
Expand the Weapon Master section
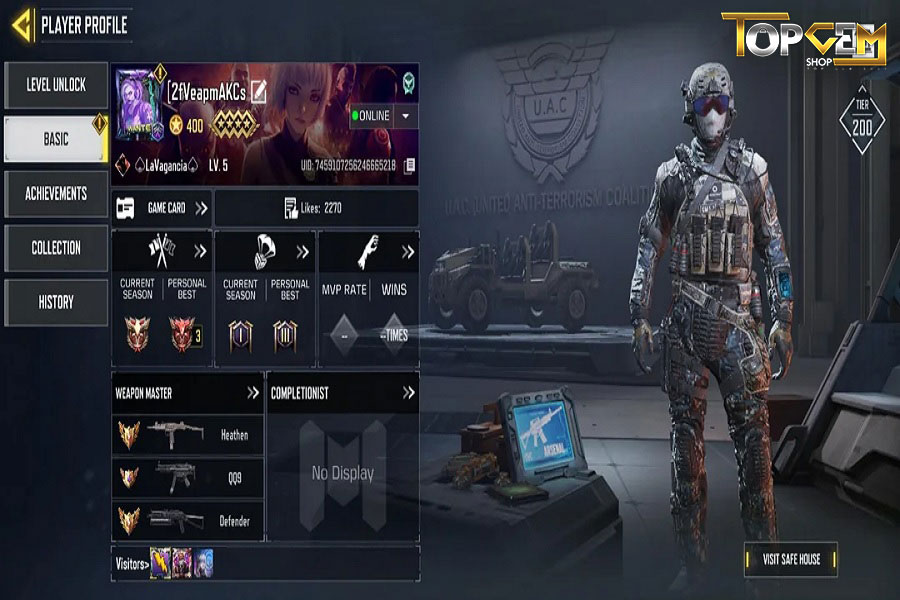(253, 393)
